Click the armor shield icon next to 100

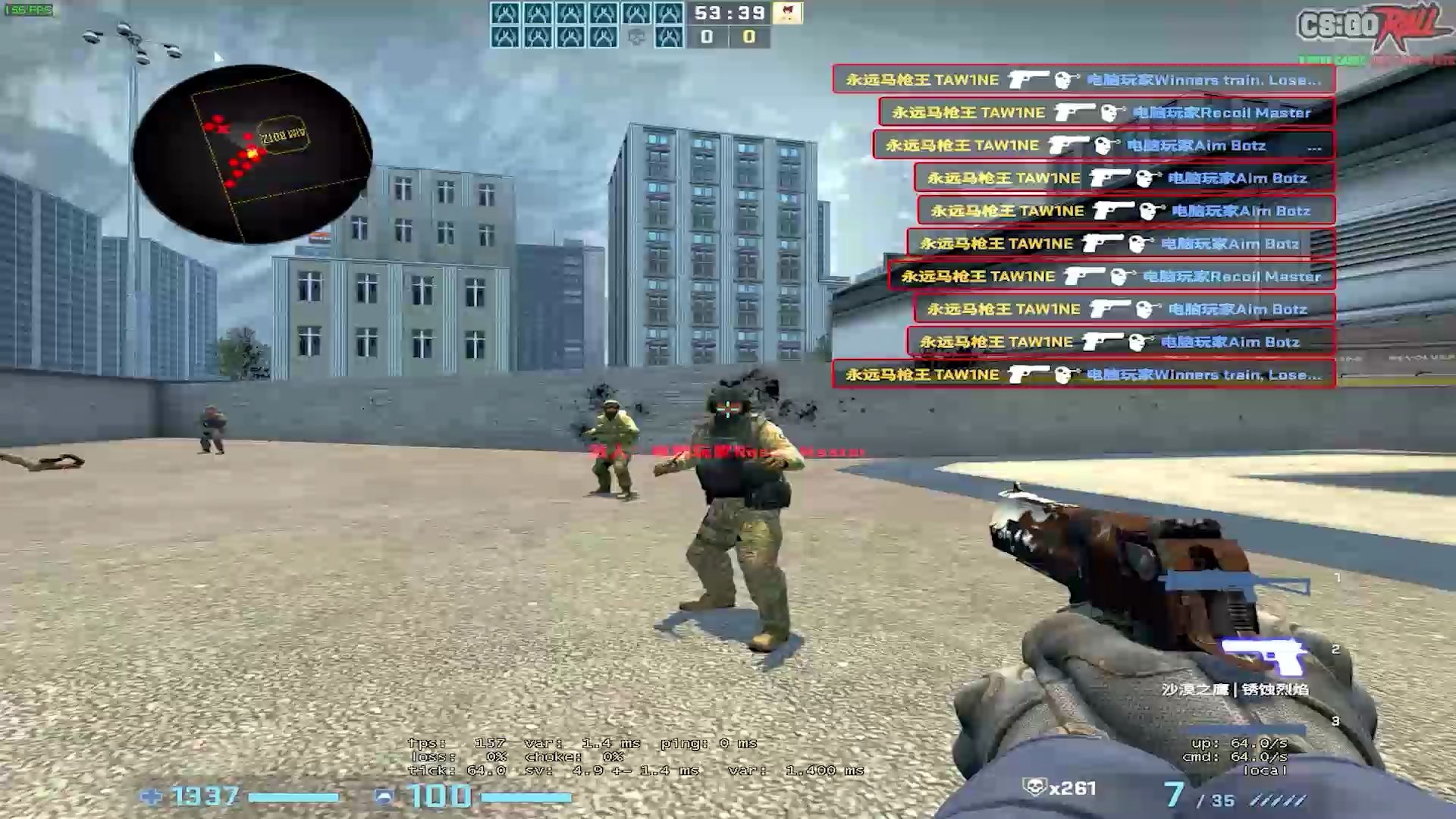[385, 797]
